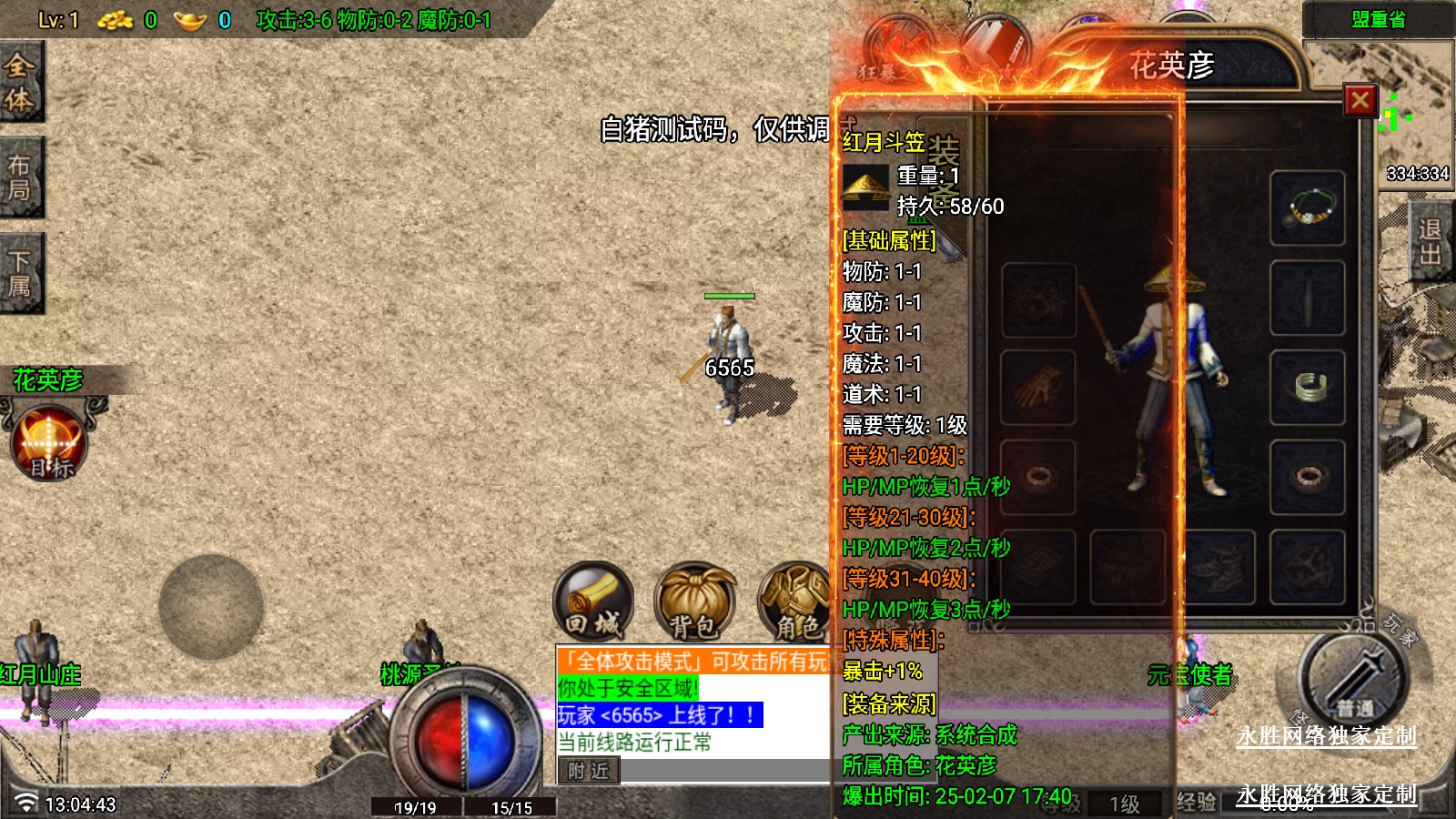The width and height of the screenshot is (1456, 819).
Task: Tap the 回城 return-to-town scroll
Action: (x=592, y=602)
